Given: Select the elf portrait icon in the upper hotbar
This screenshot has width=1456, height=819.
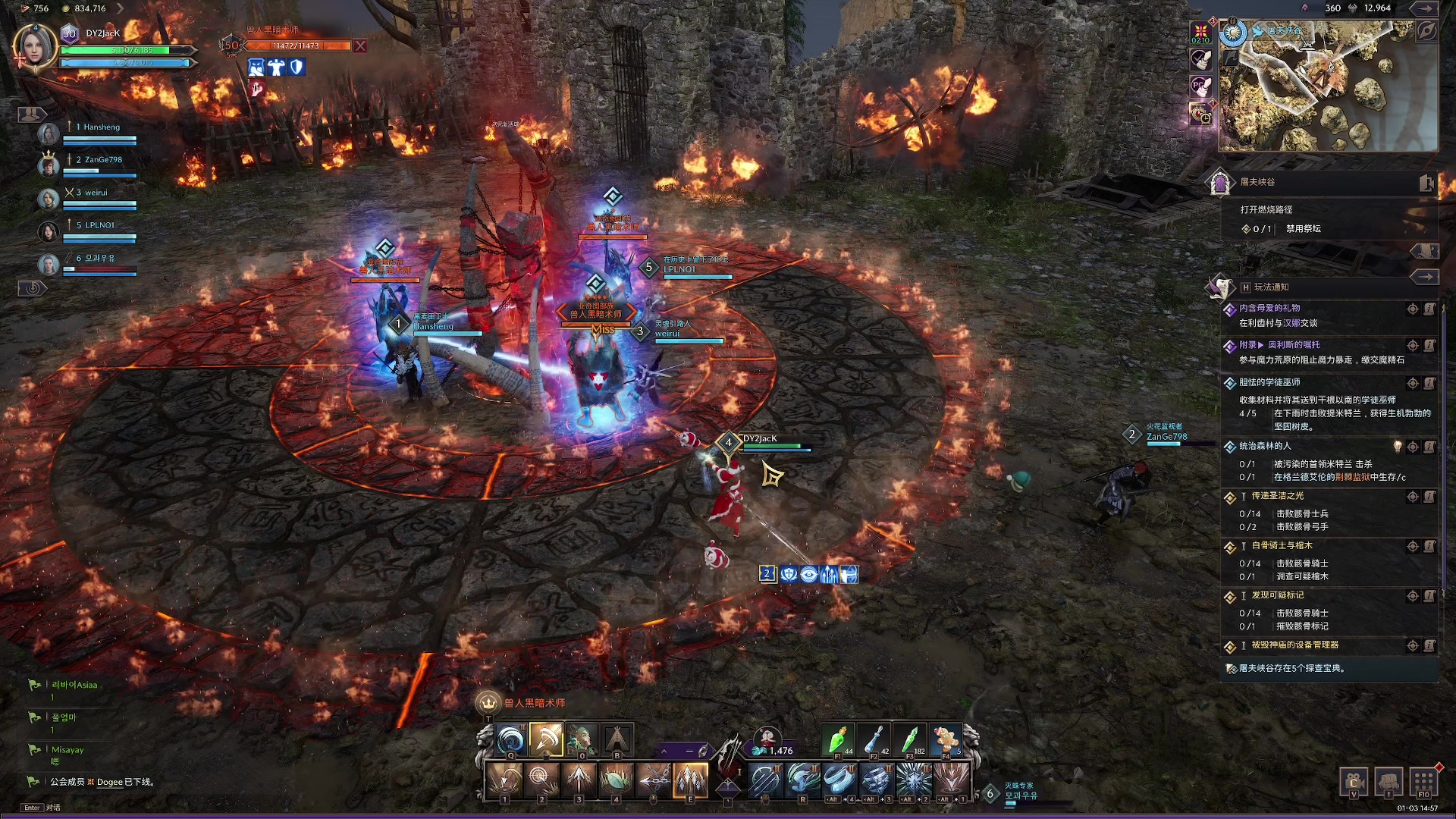Looking at the screenshot, I should (x=582, y=739).
